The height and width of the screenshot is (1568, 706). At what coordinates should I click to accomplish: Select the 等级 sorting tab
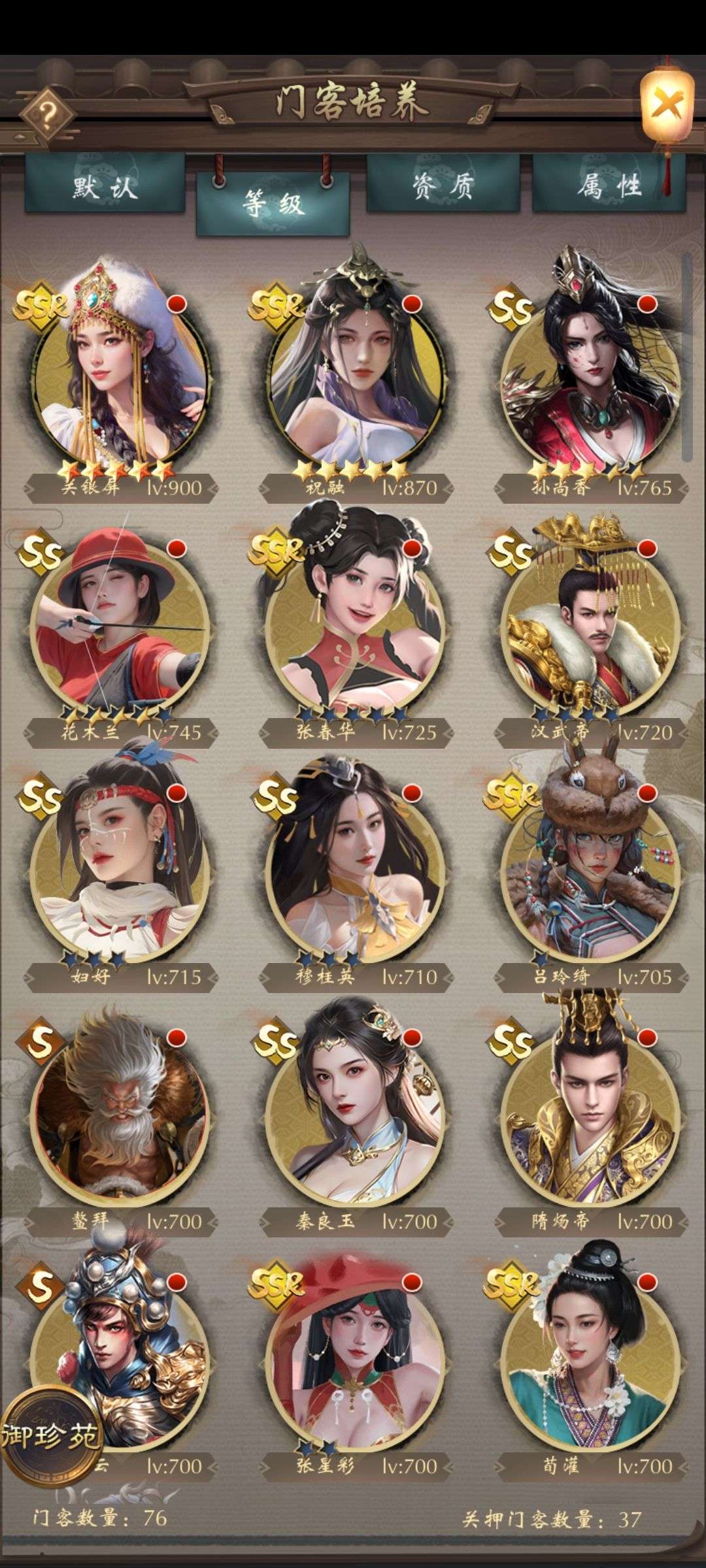point(273,204)
